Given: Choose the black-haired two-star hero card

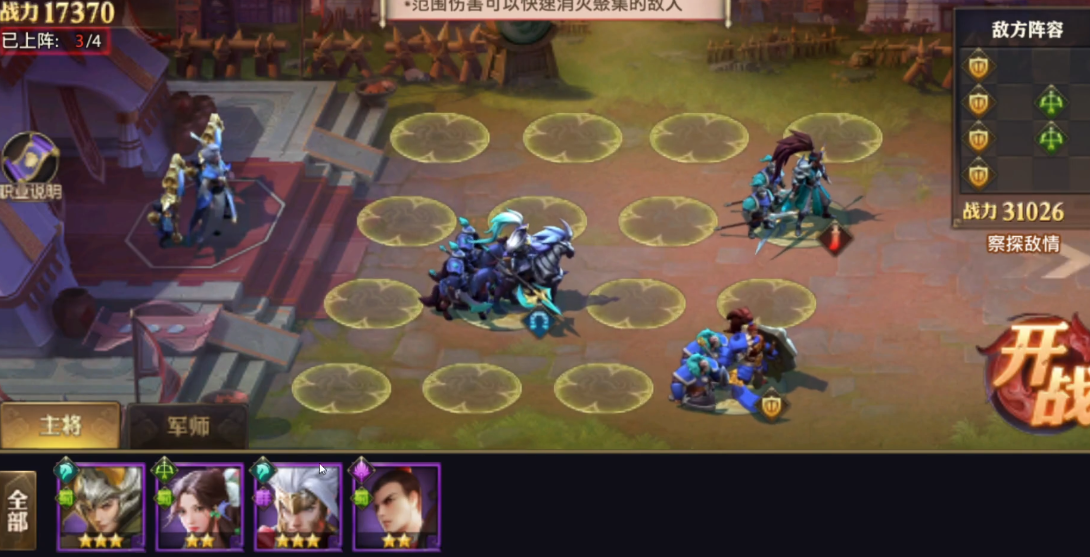Looking at the screenshot, I should (396, 507).
